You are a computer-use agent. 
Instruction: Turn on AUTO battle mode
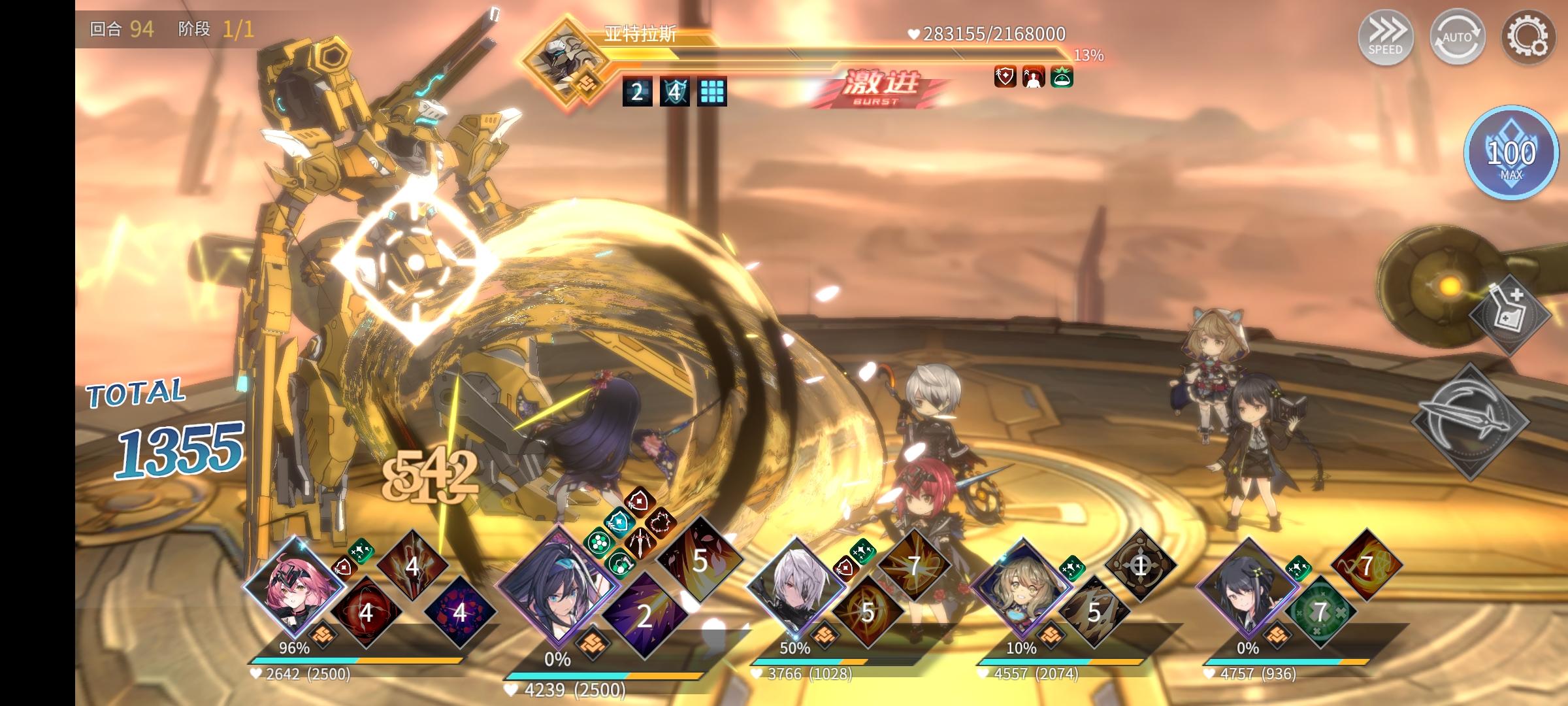pos(1457,37)
